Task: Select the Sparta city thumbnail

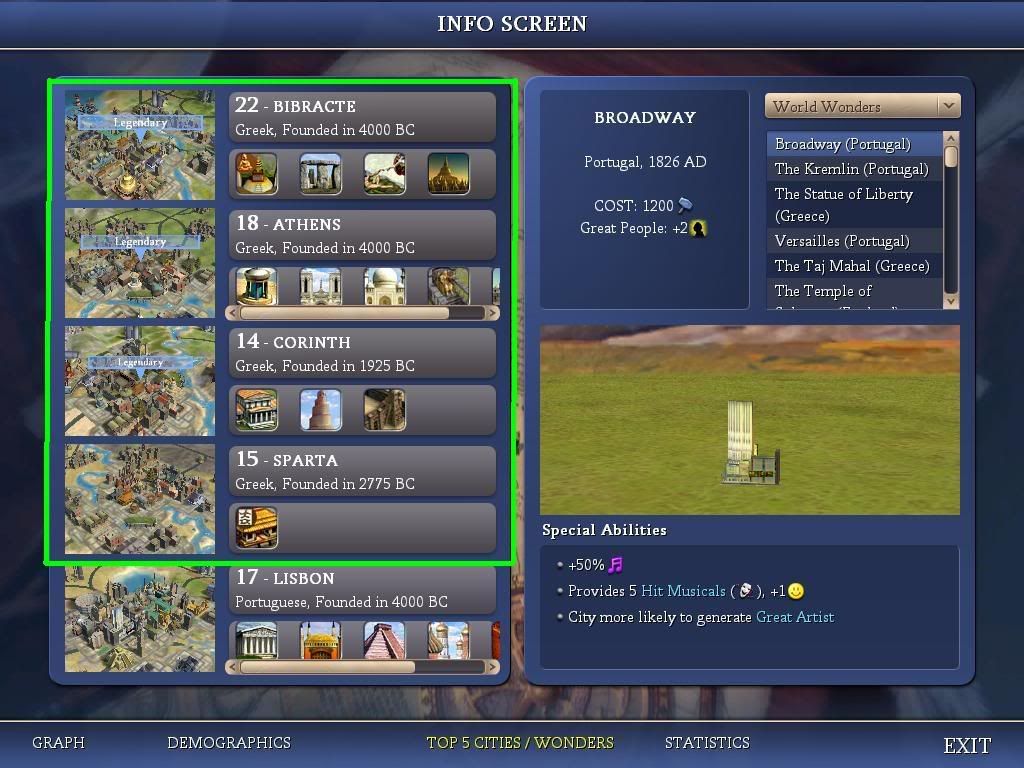Action: pos(140,499)
